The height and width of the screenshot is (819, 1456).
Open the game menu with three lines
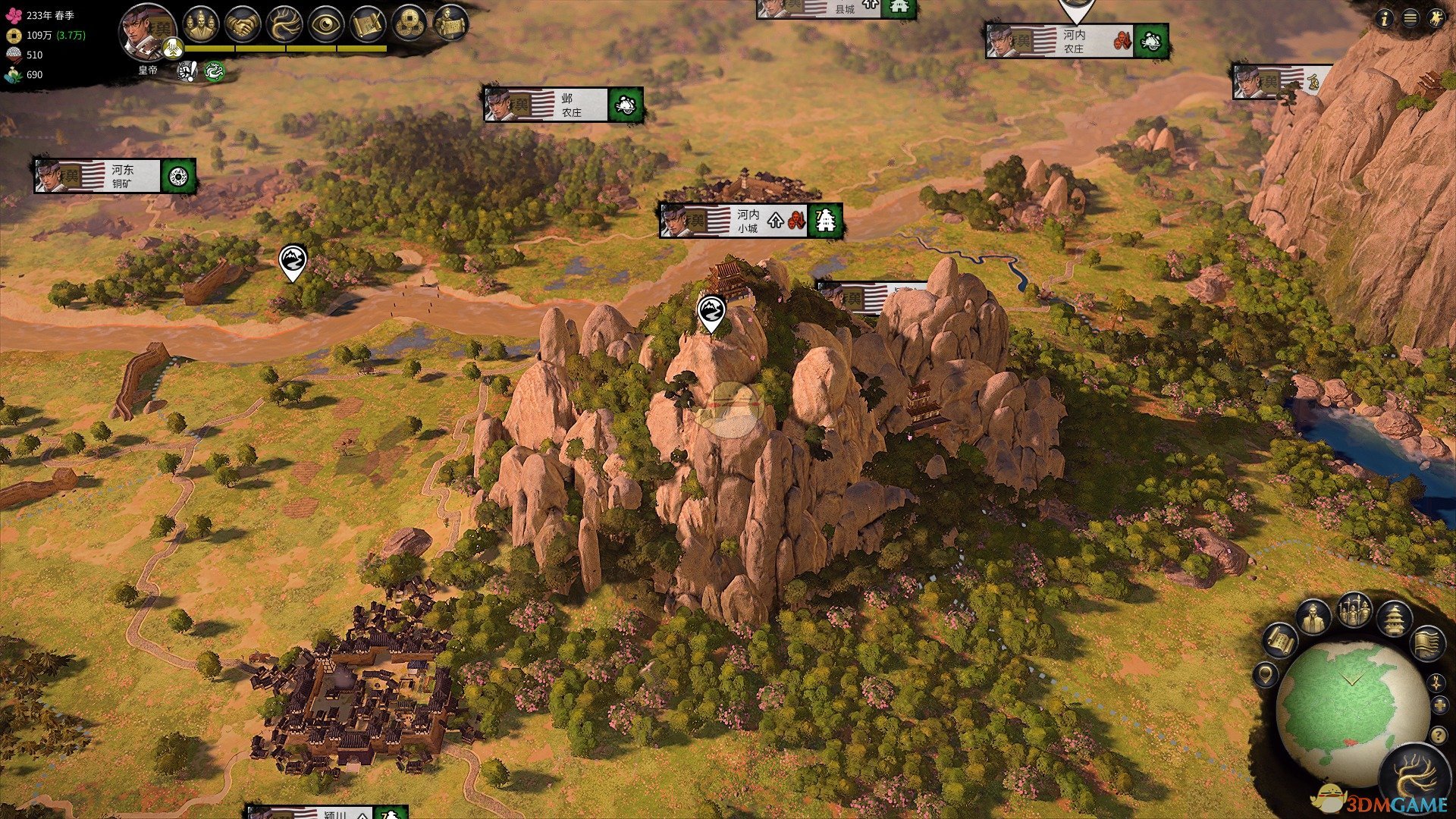click(x=1410, y=19)
